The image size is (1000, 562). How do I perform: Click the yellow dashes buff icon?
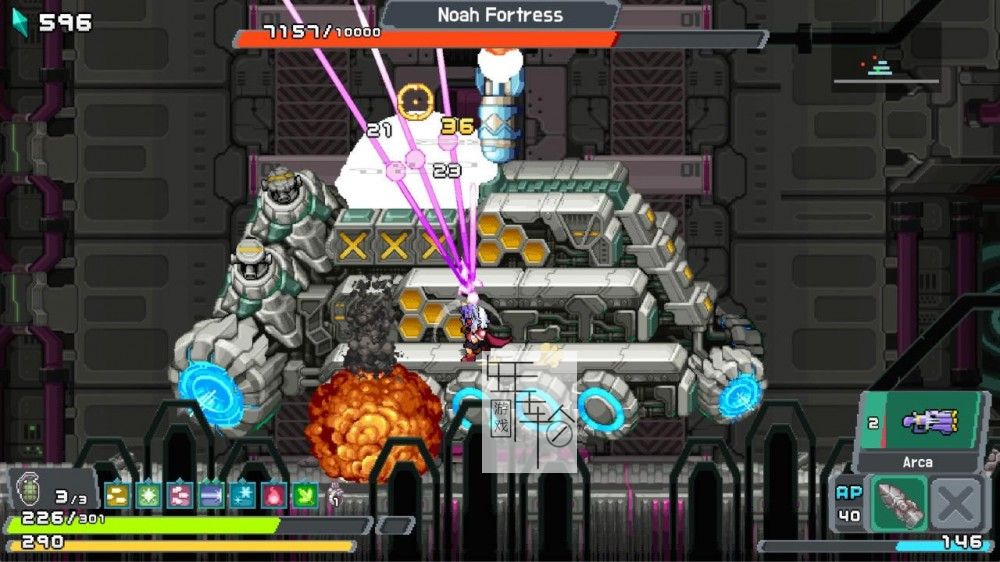117,494
